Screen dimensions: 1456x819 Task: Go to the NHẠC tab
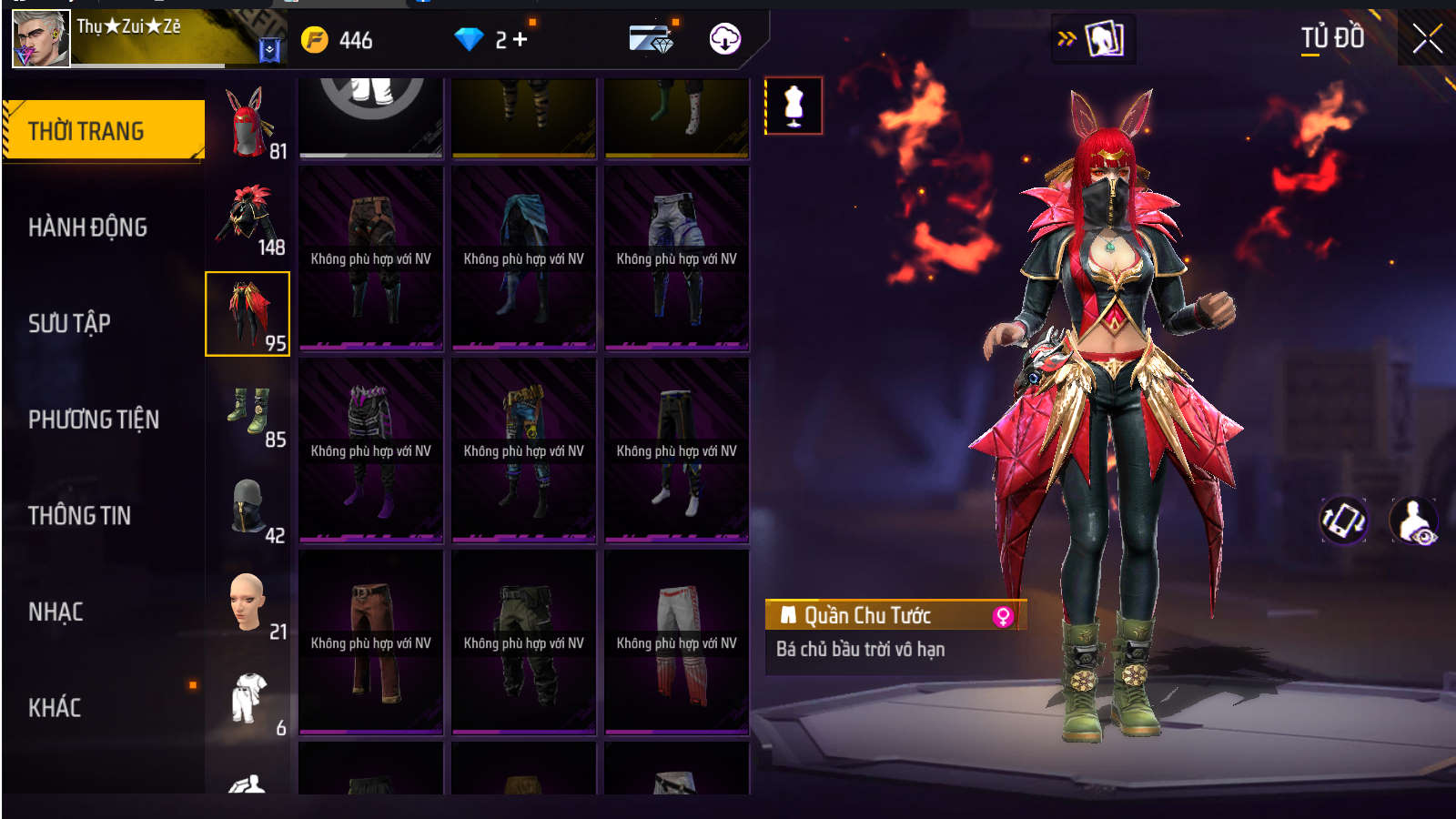click(56, 612)
